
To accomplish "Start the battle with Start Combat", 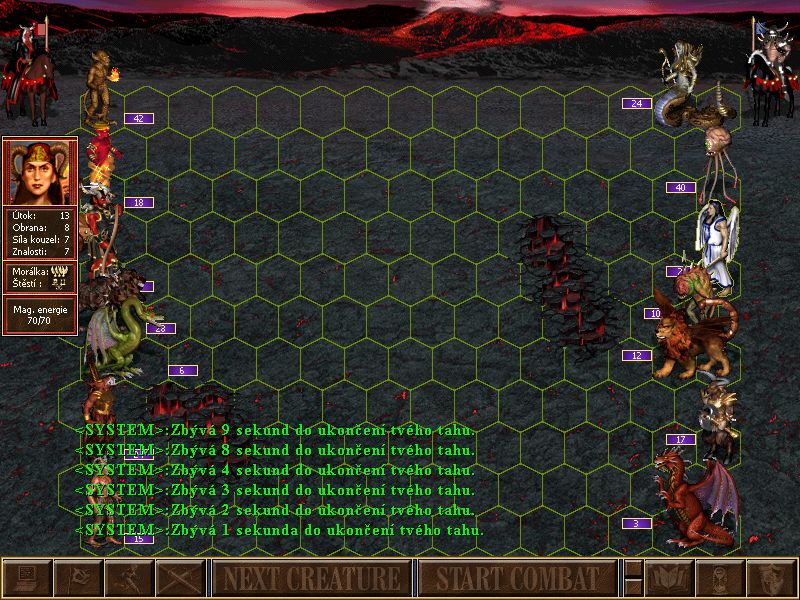I will (x=516, y=578).
